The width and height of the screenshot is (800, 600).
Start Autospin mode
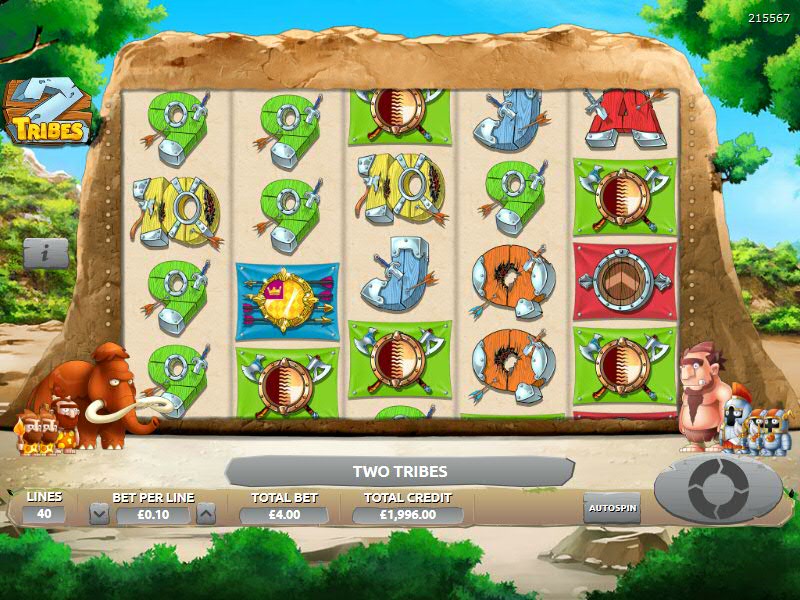pyautogui.click(x=611, y=507)
